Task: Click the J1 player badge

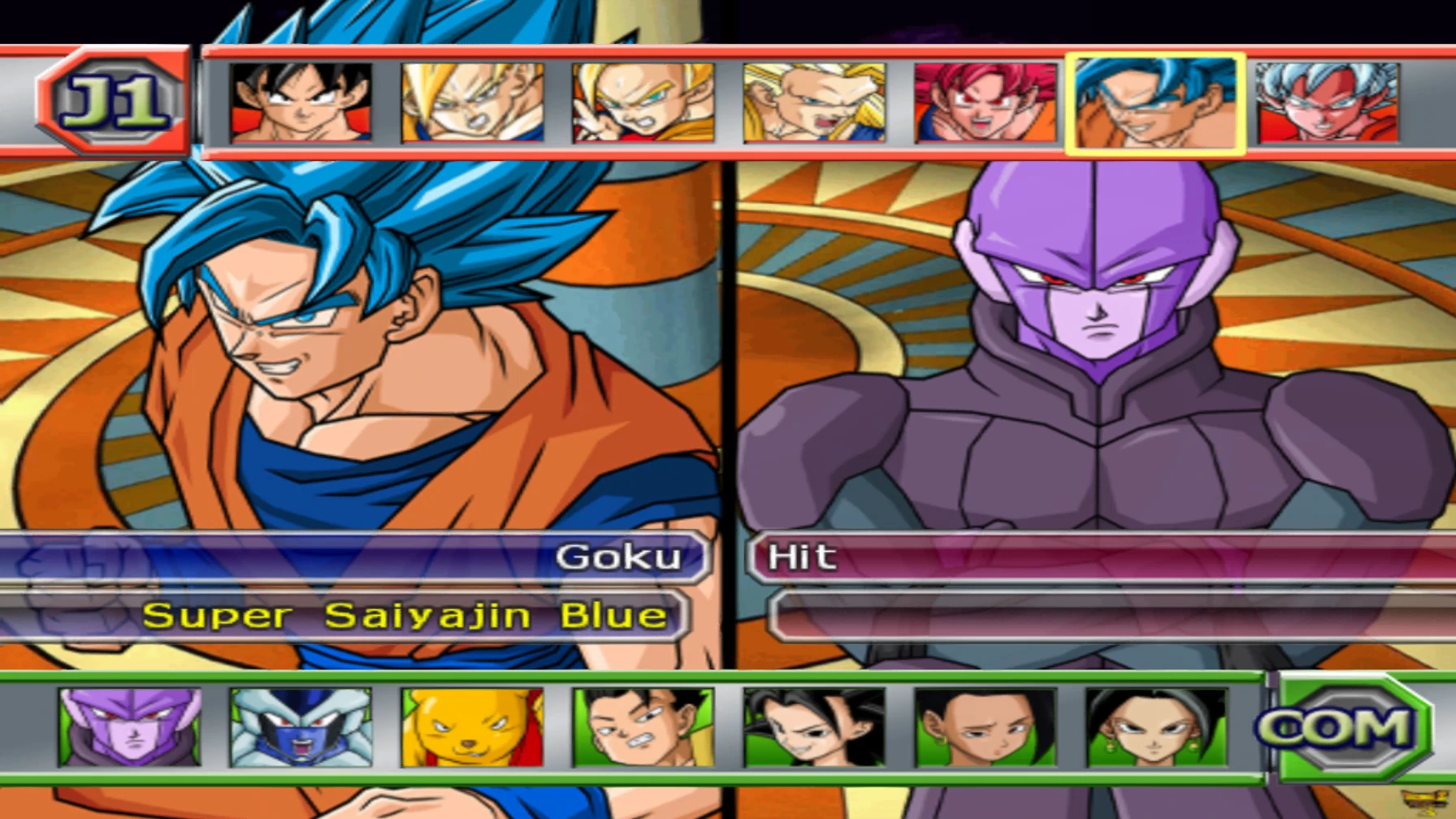Action: pyautogui.click(x=113, y=102)
